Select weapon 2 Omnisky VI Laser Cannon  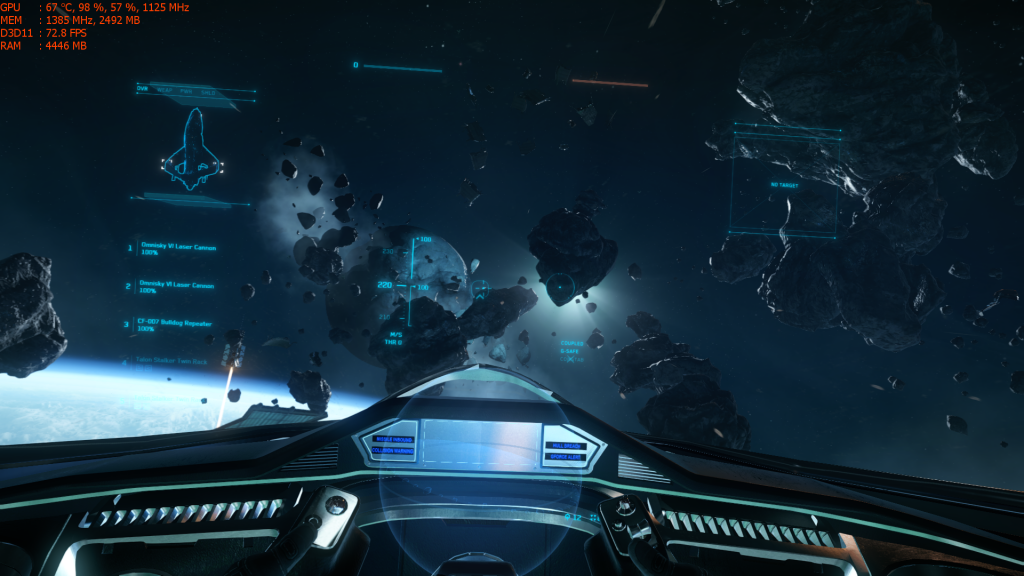click(177, 286)
